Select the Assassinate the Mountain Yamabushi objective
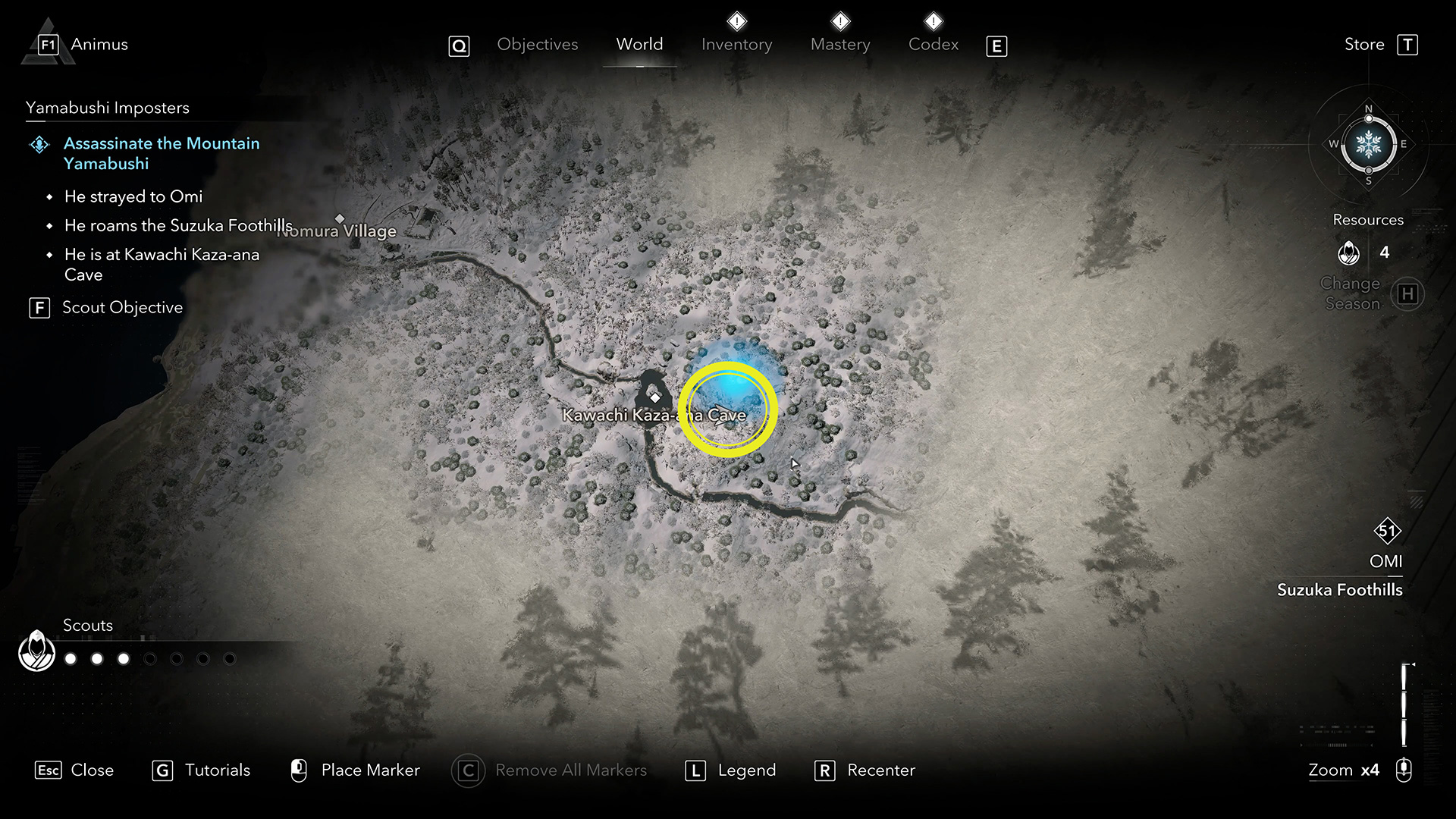 161,153
